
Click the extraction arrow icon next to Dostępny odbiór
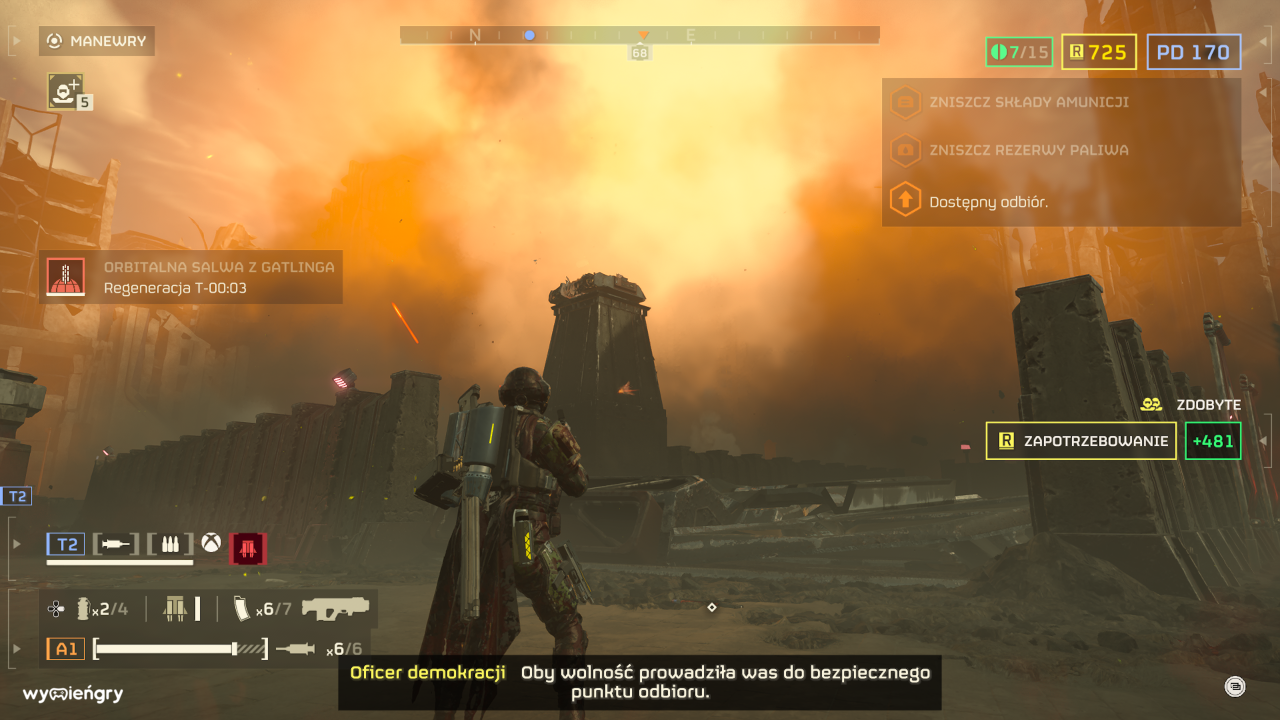pyautogui.click(x=905, y=199)
